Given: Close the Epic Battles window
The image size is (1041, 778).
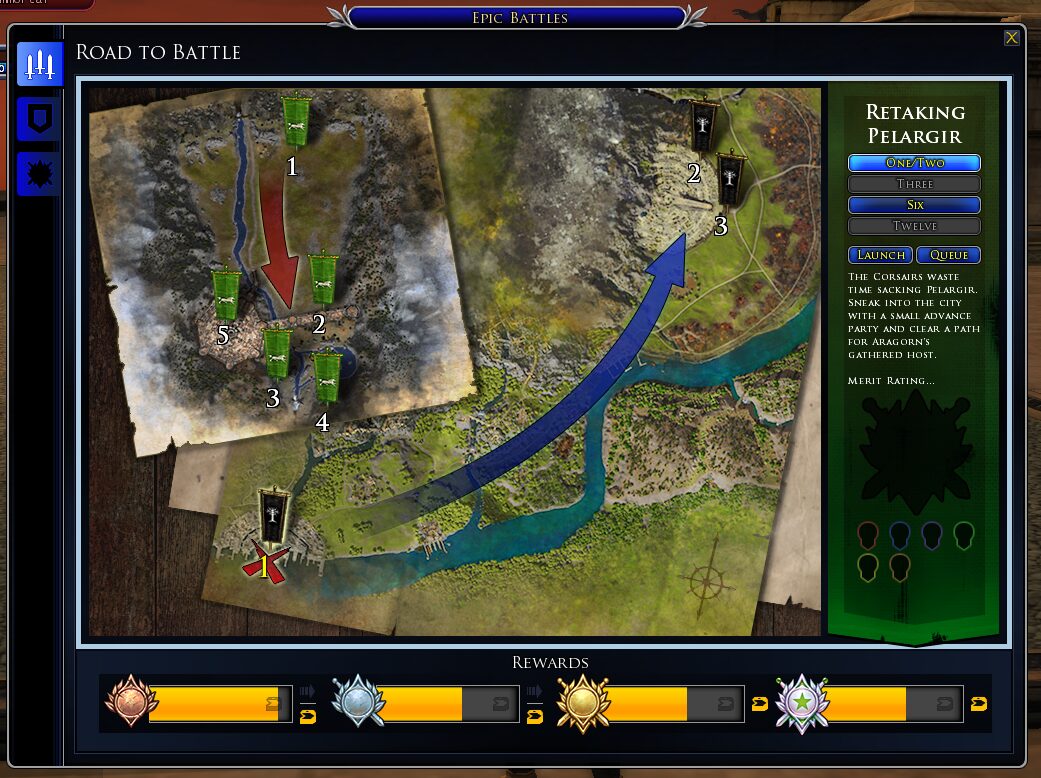Looking at the screenshot, I should pyautogui.click(x=1012, y=38).
